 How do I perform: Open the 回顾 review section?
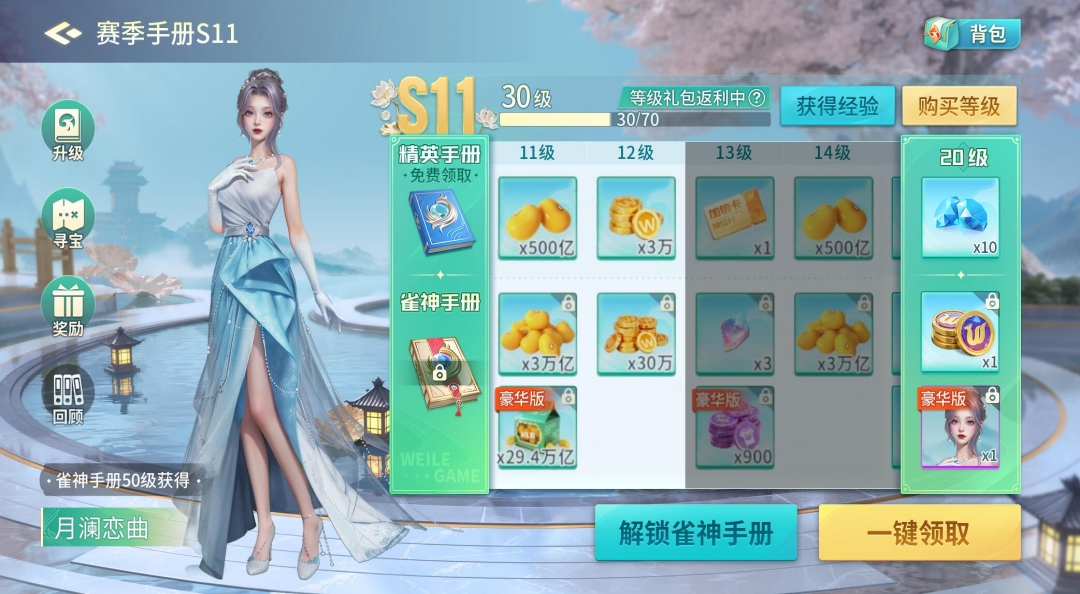click(68, 397)
